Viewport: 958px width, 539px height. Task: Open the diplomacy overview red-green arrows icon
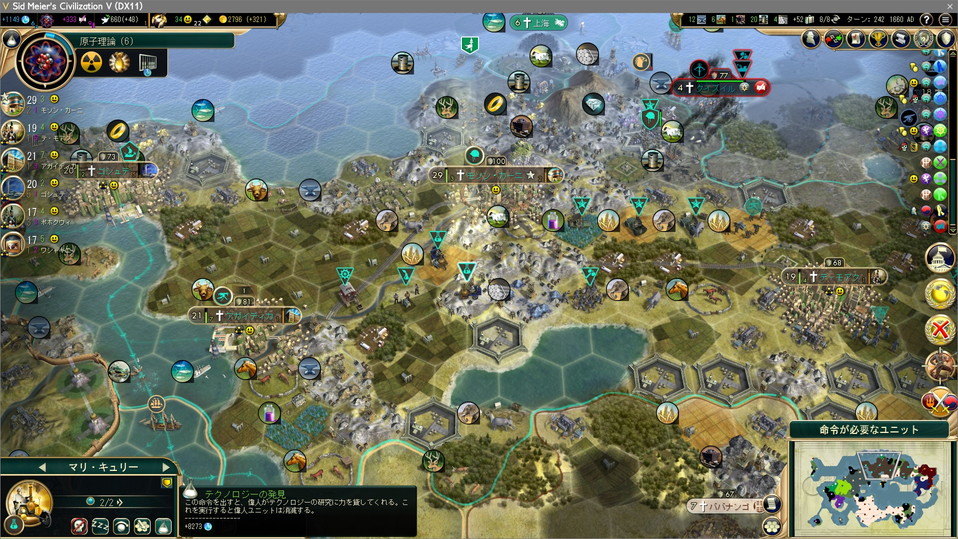pos(834,39)
